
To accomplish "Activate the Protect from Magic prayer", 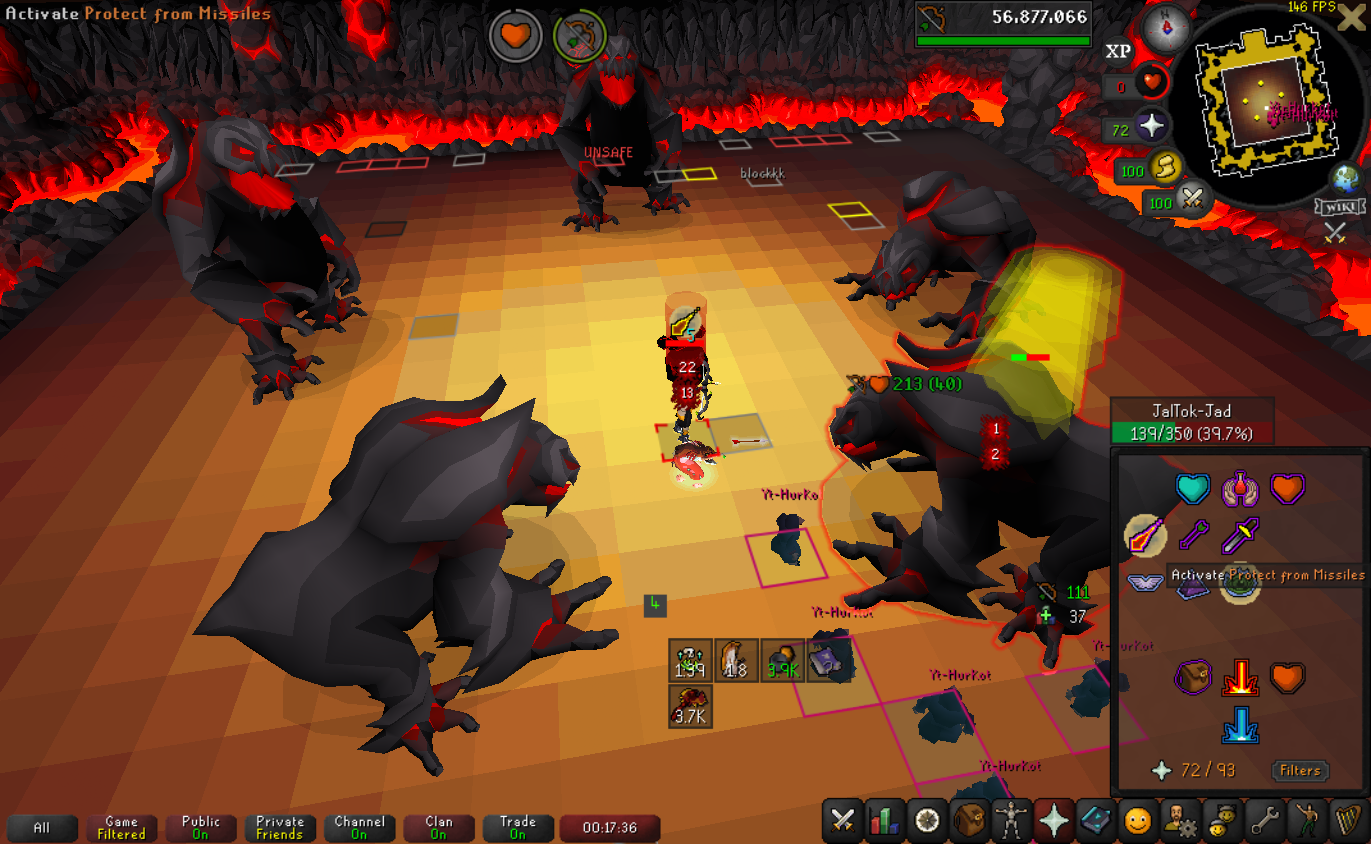I will click(x=1192, y=537).
